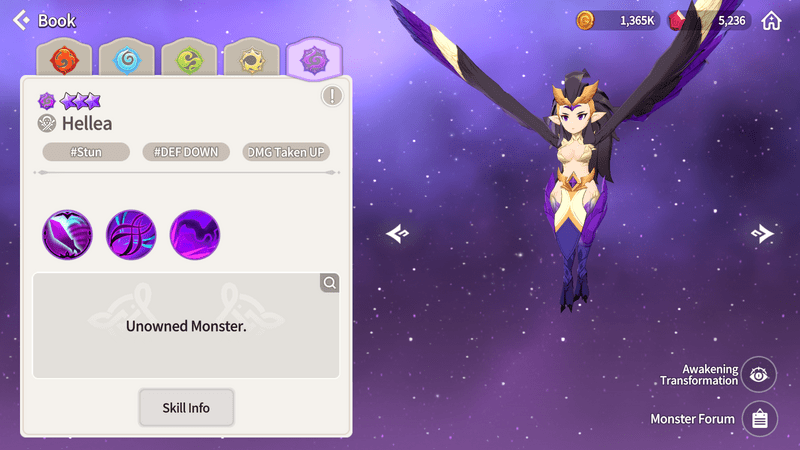View the third purple wave skill icon
The width and height of the screenshot is (800, 450).
pyautogui.click(x=195, y=235)
